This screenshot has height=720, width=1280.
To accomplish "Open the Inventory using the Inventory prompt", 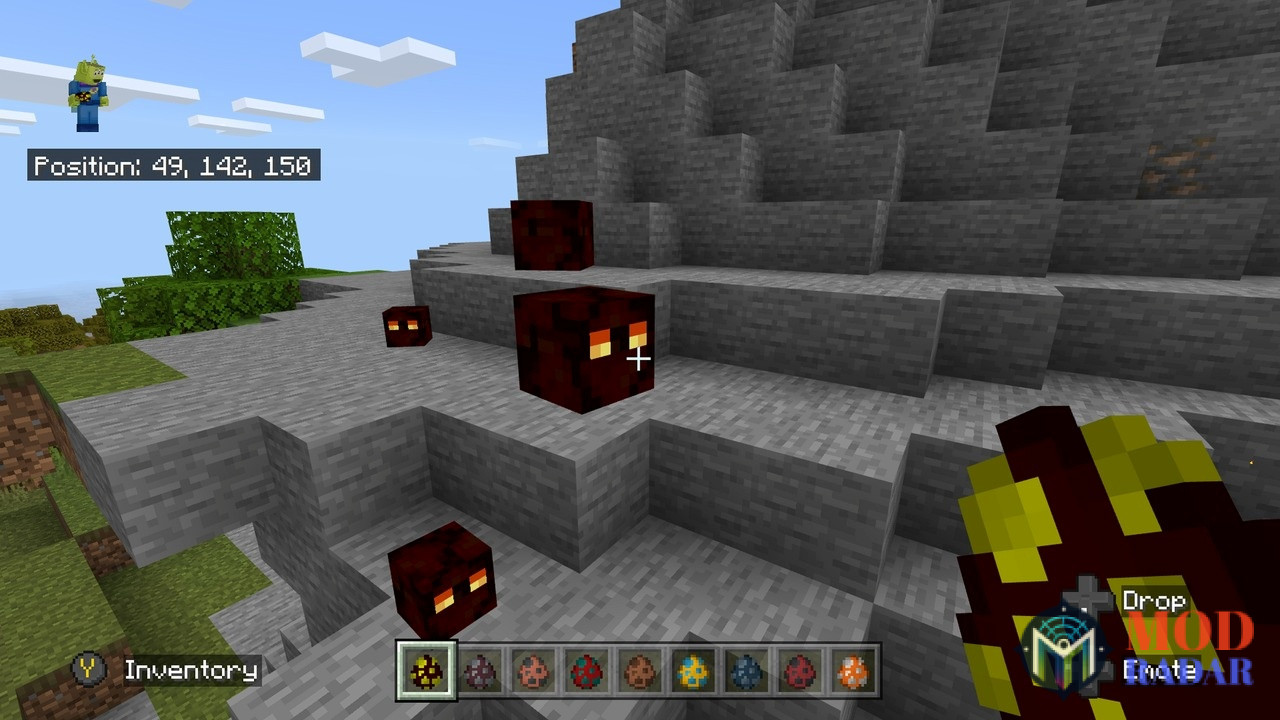I will point(192,671).
